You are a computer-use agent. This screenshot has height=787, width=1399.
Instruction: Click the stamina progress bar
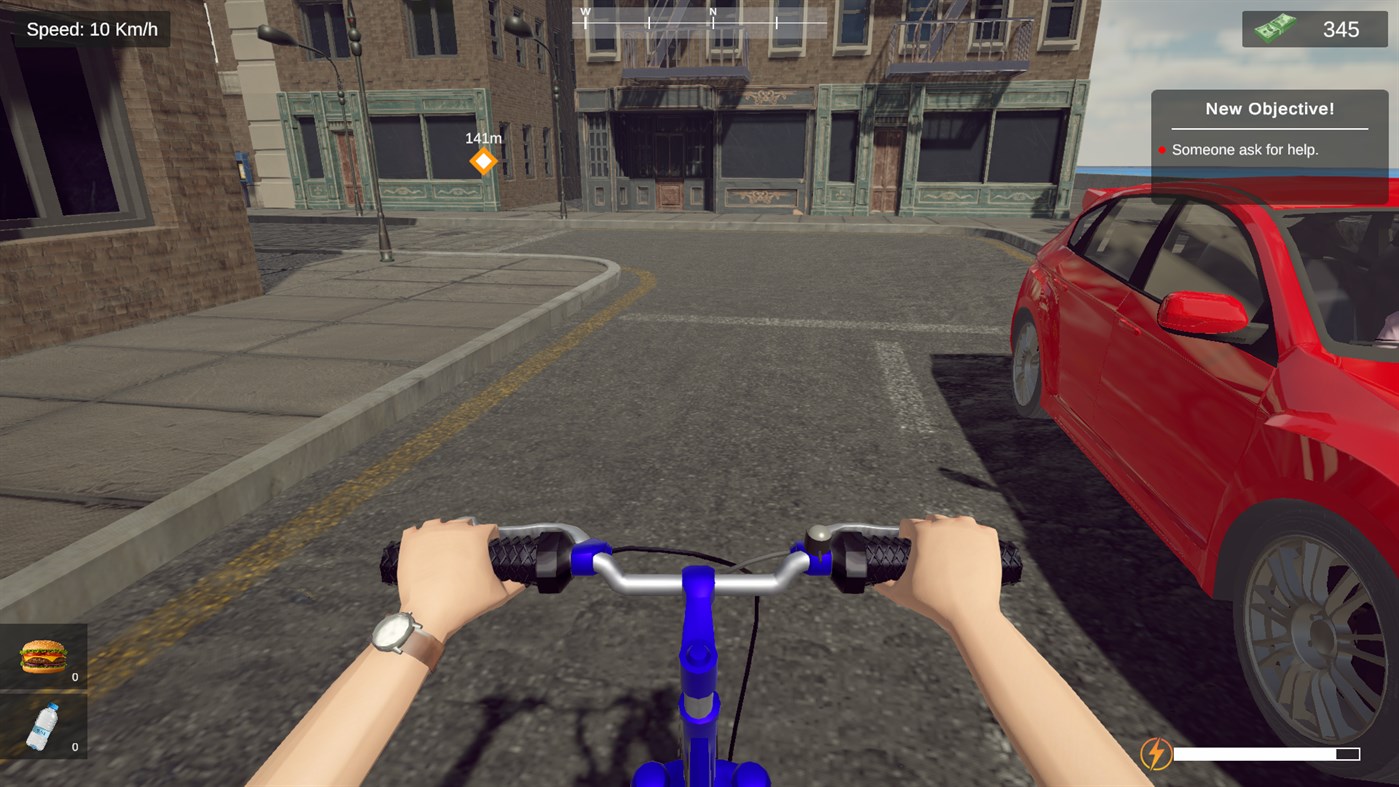point(1266,753)
